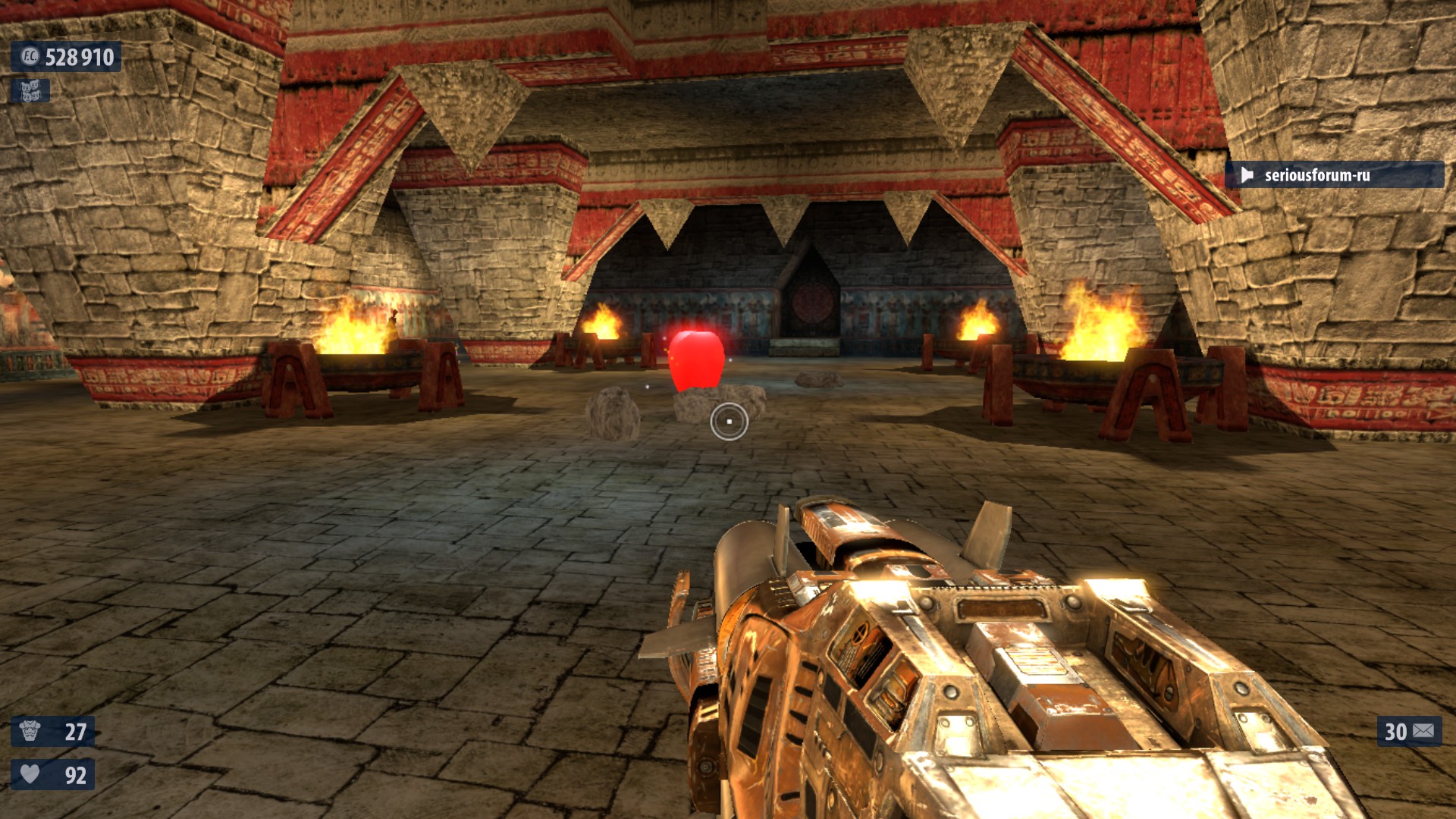Click the envelope ammo icon
Viewport: 1456px width, 819px height.
pos(1423,731)
